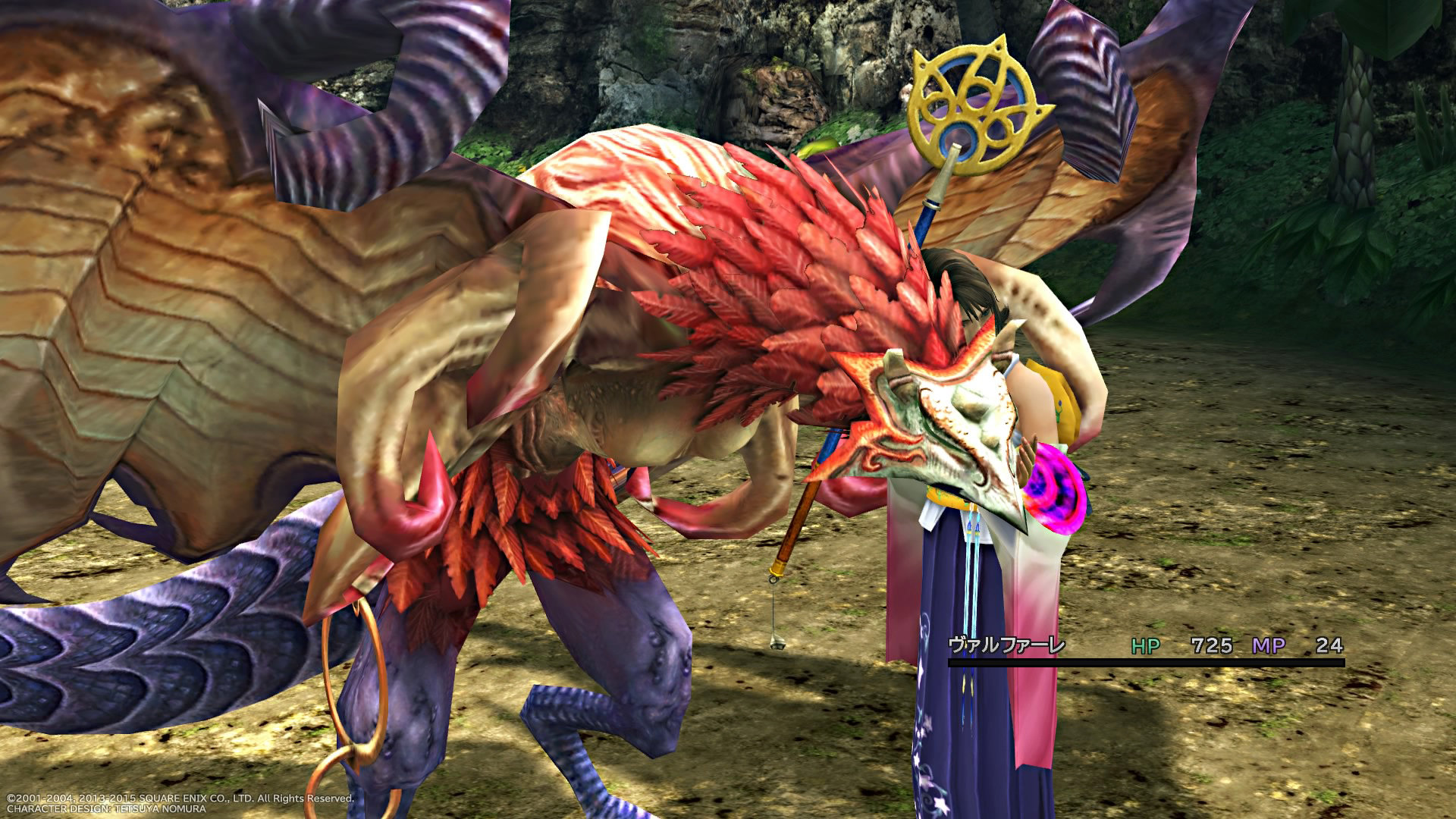Click the Tetsuya Nomura character design credit
Viewport: 1456px width, 819px height.
pos(106,808)
